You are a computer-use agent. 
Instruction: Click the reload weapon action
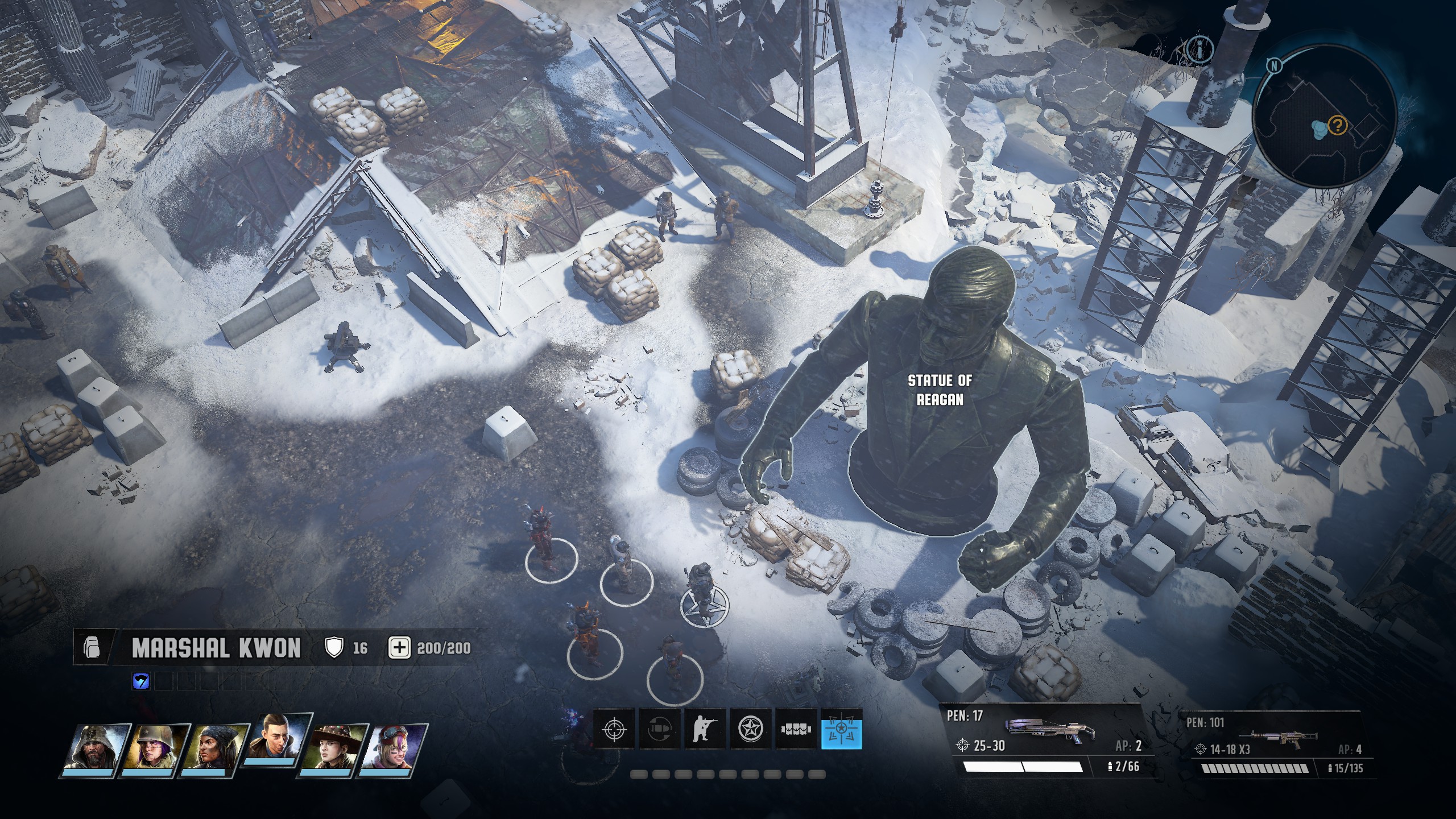click(x=659, y=729)
